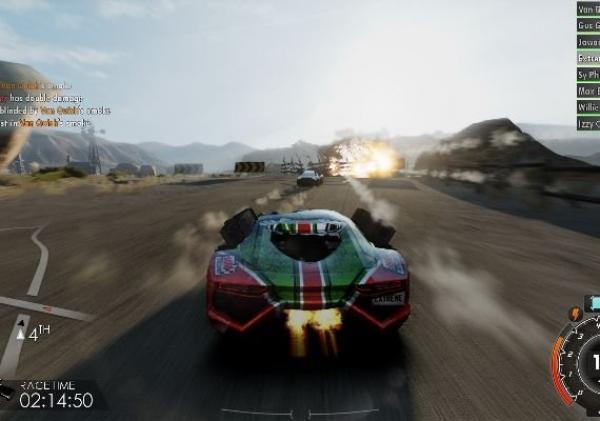Screen dimensions: 600x421
Task: Select the Willie racer leaderboard row
Action: pos(588,106)
